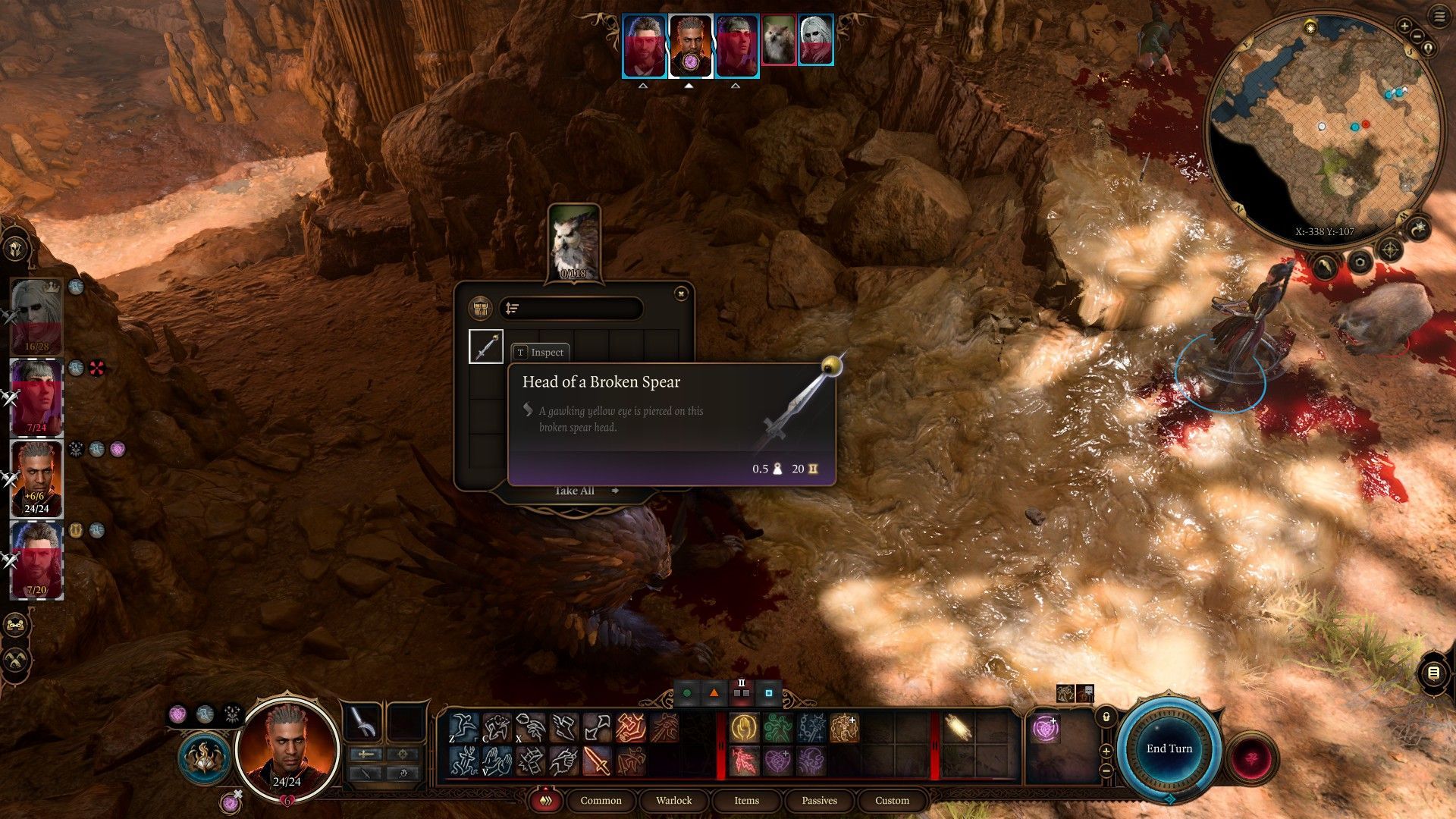Zoom in on the minimap
This screenshot has width=1456, height=819.
(1404, 27)
